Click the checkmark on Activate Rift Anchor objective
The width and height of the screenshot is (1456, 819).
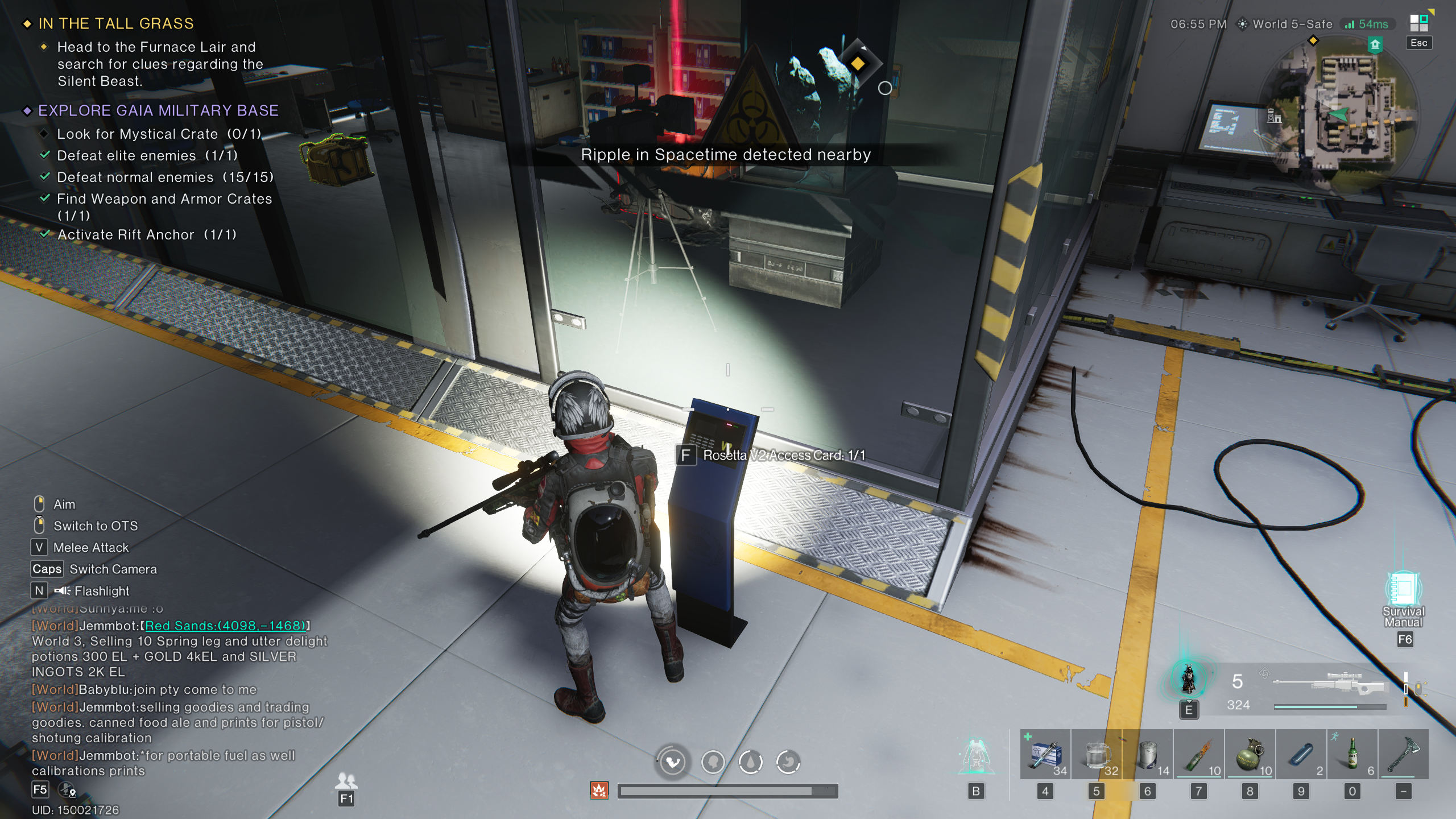pyautogui.click(x=45, y=234)
